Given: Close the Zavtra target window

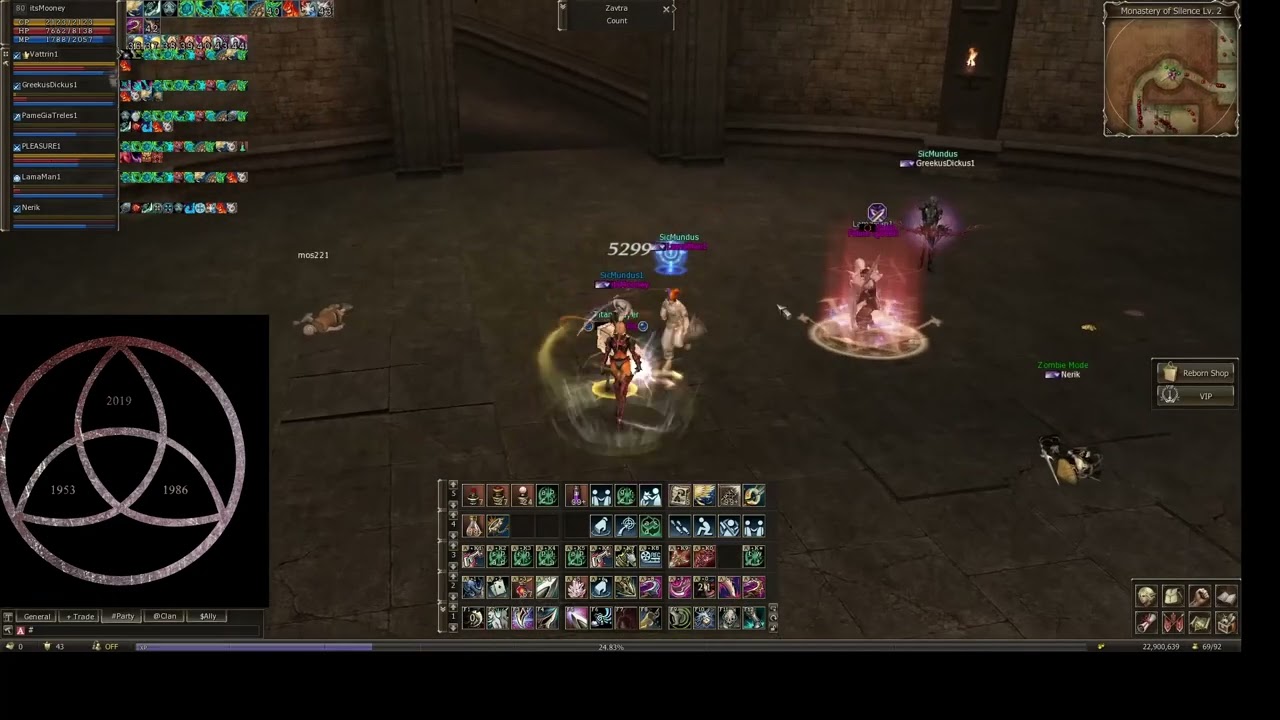Looking at the screenshot, I should (x=666, y=9).
